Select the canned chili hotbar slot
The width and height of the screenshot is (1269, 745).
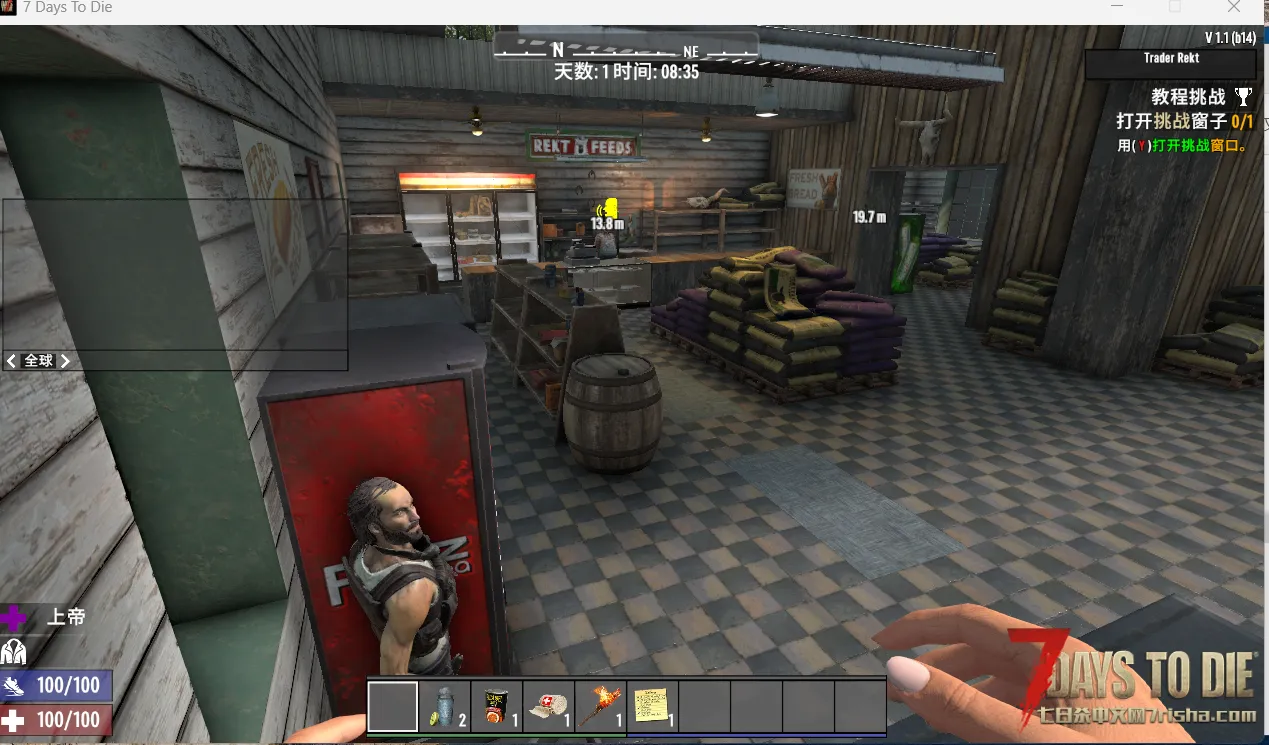point(497,707)
